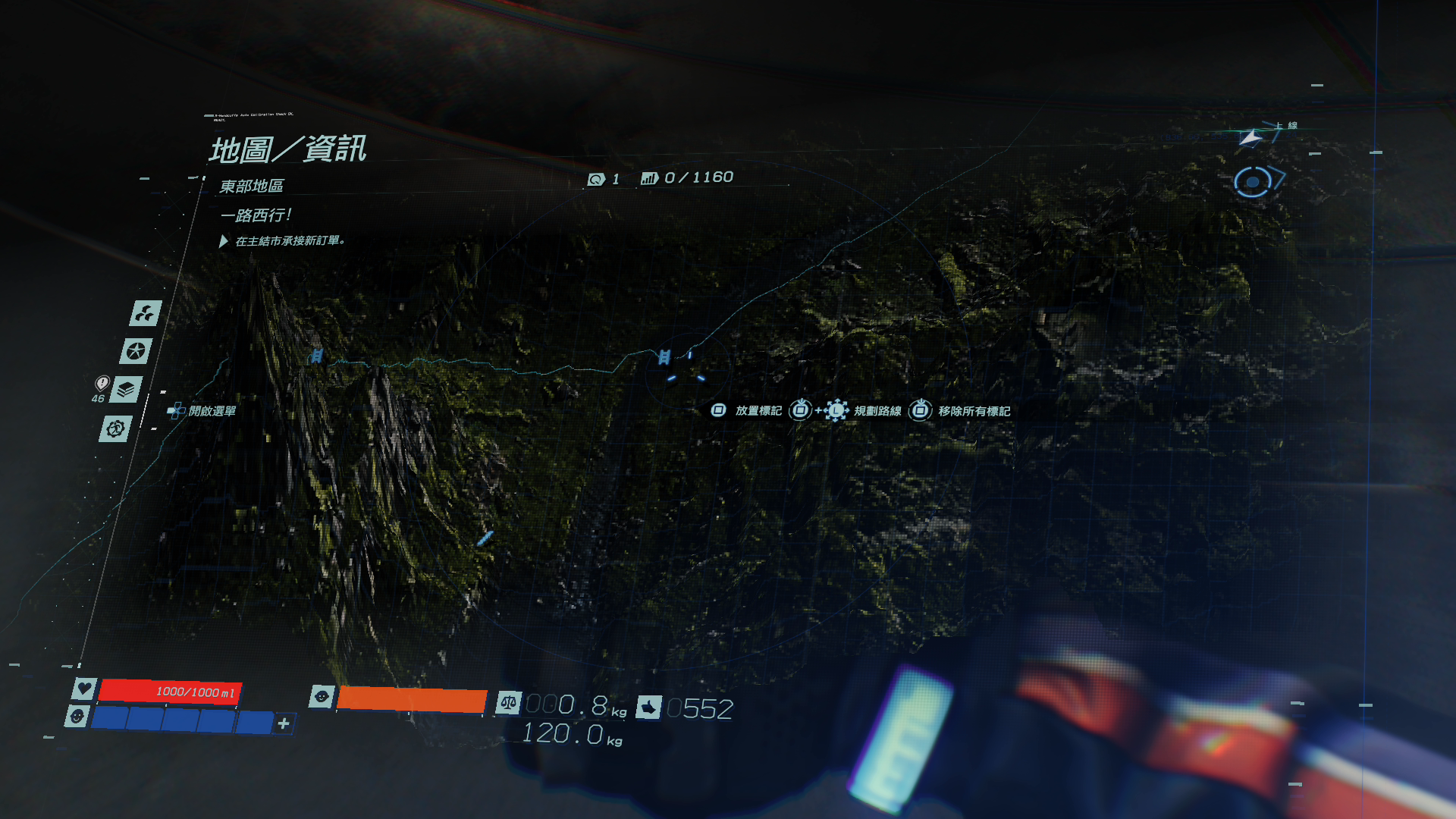Click the white player arrow labeled 上線
Image resolution: width=1456 pixels, height=819 pixels.
point(1250,138)
